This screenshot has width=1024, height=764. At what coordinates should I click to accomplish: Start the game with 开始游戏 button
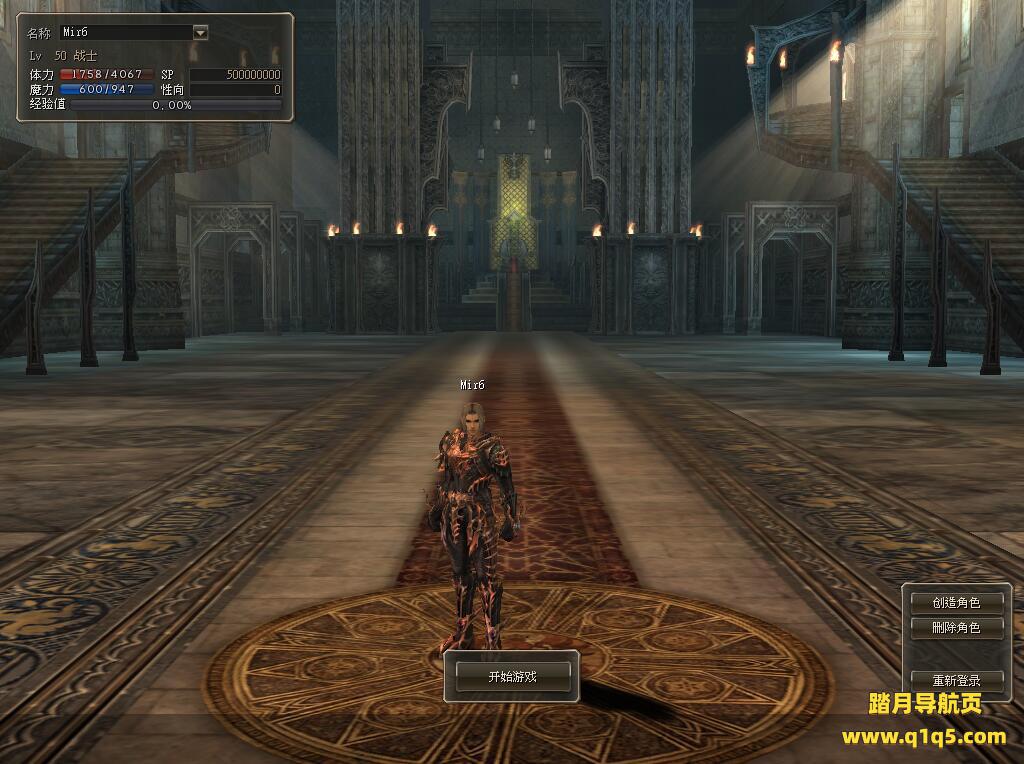[x=512, y=677]
